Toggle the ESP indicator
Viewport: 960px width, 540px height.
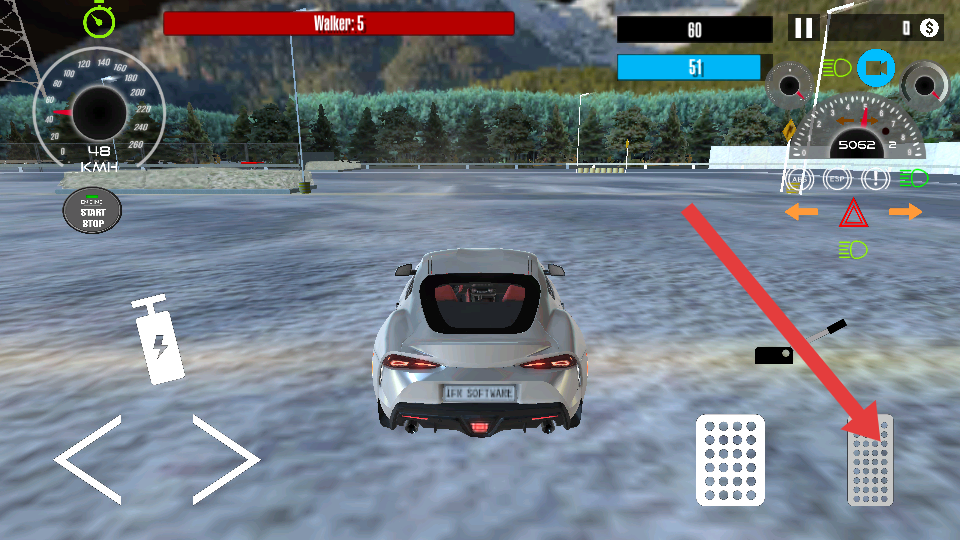[x=836, y=179]
